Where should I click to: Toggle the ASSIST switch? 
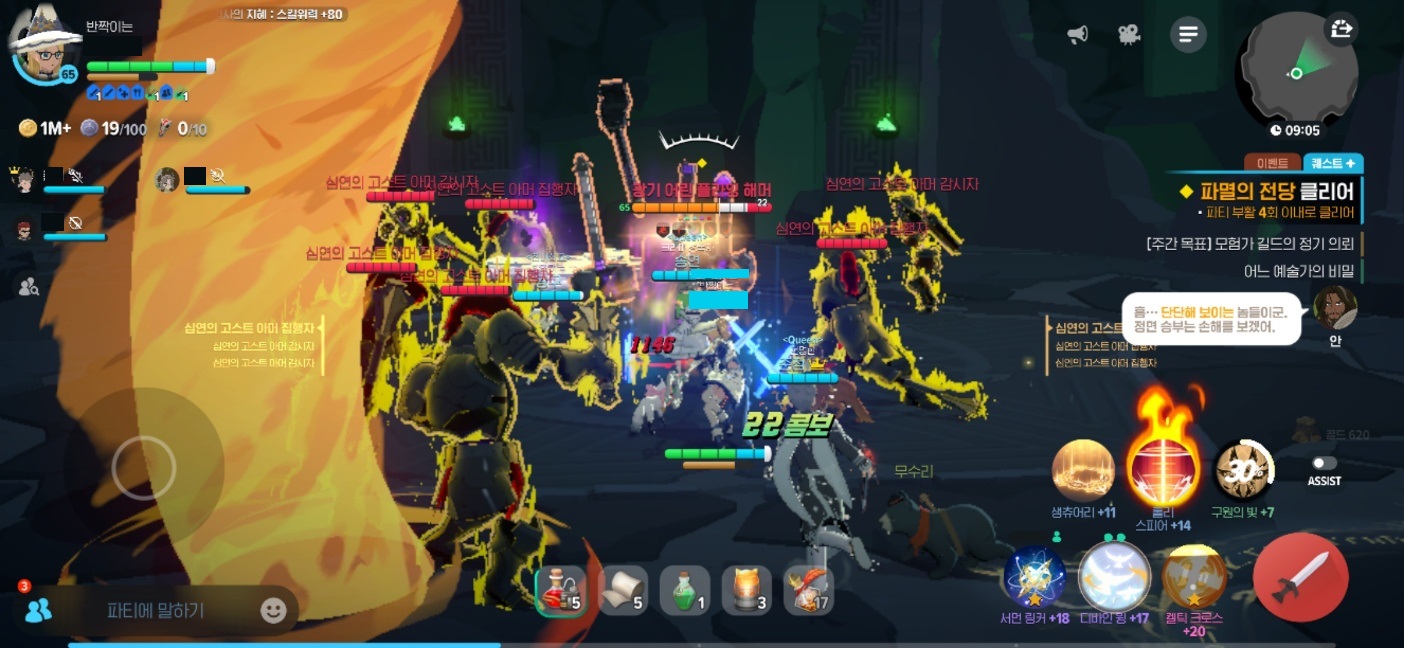point(1324,464)
